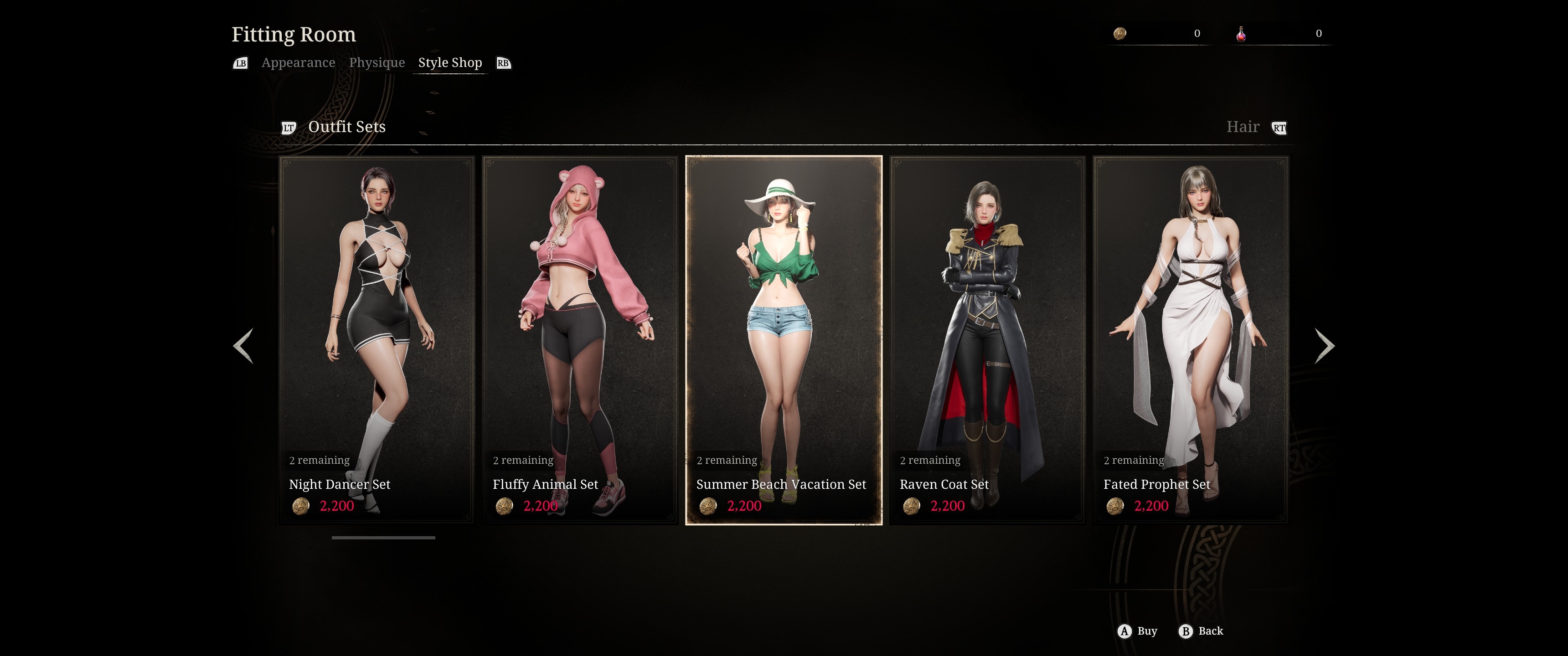The height and width of the screenshot is (656, 1568).
Task: Show previous outfits with the left arrow
Action: click(x=243, y=346)
